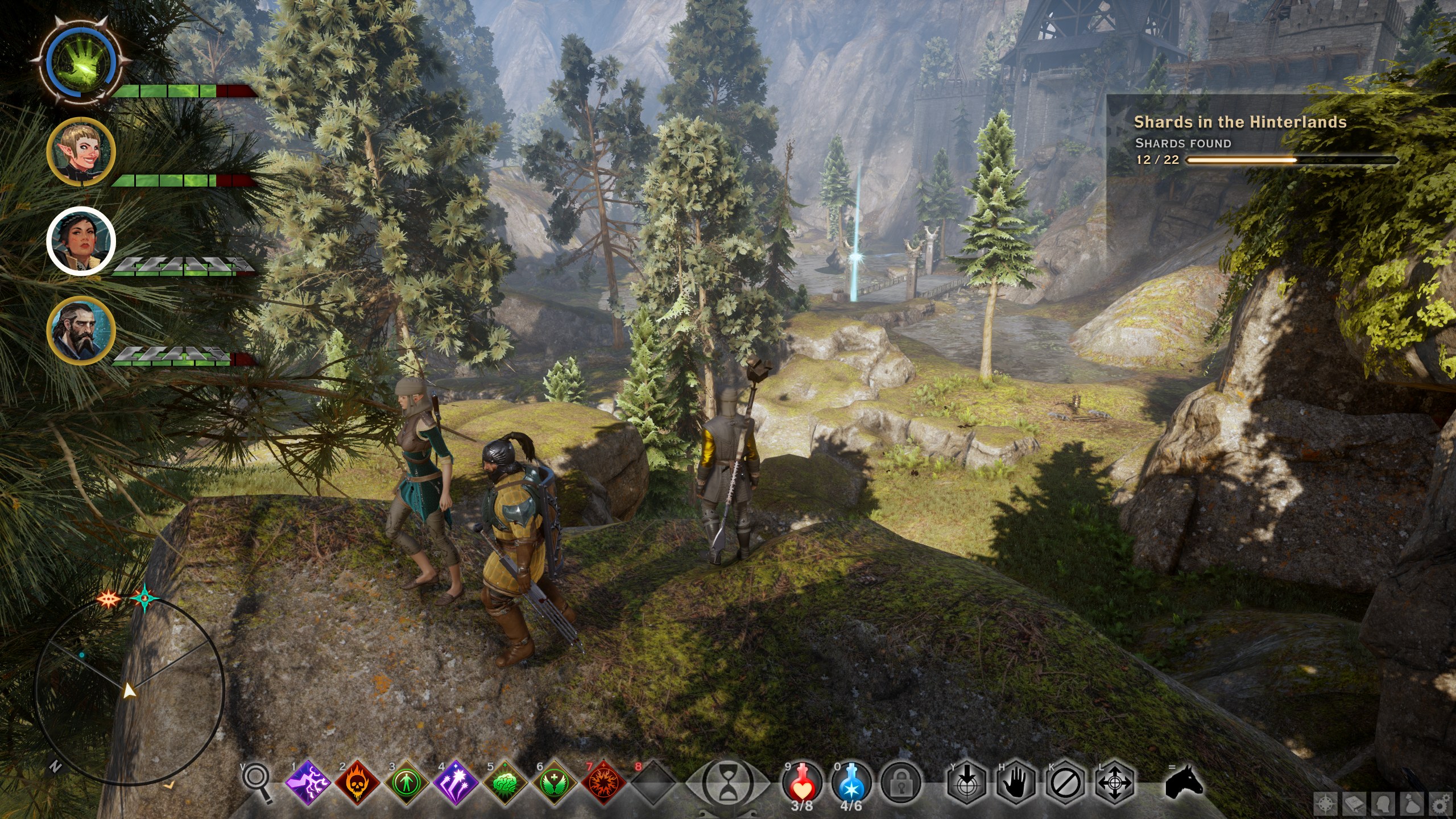Click the circular minimap
Viewport: 1456px width, 819px height.
[x=130, y=692]
